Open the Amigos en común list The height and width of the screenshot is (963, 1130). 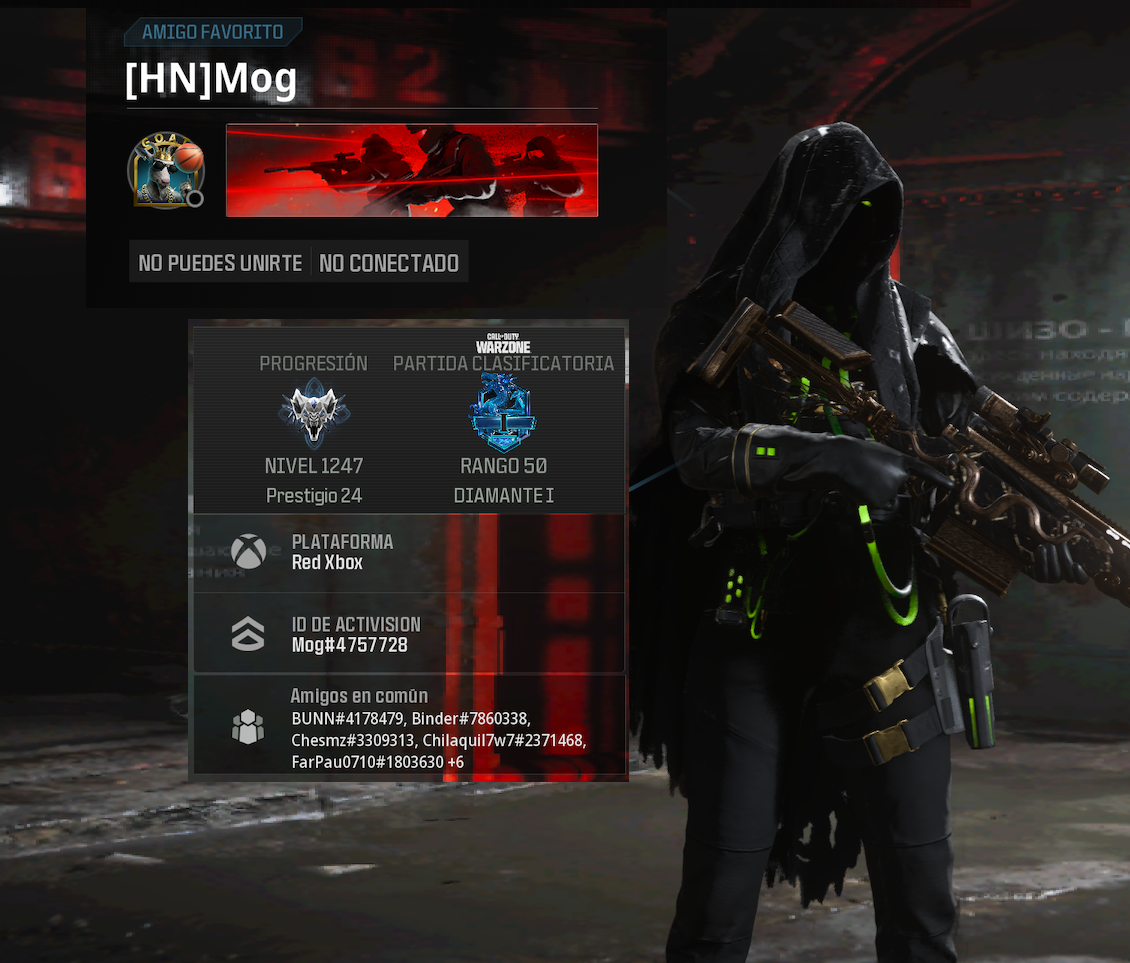click(x=409, y=726)
